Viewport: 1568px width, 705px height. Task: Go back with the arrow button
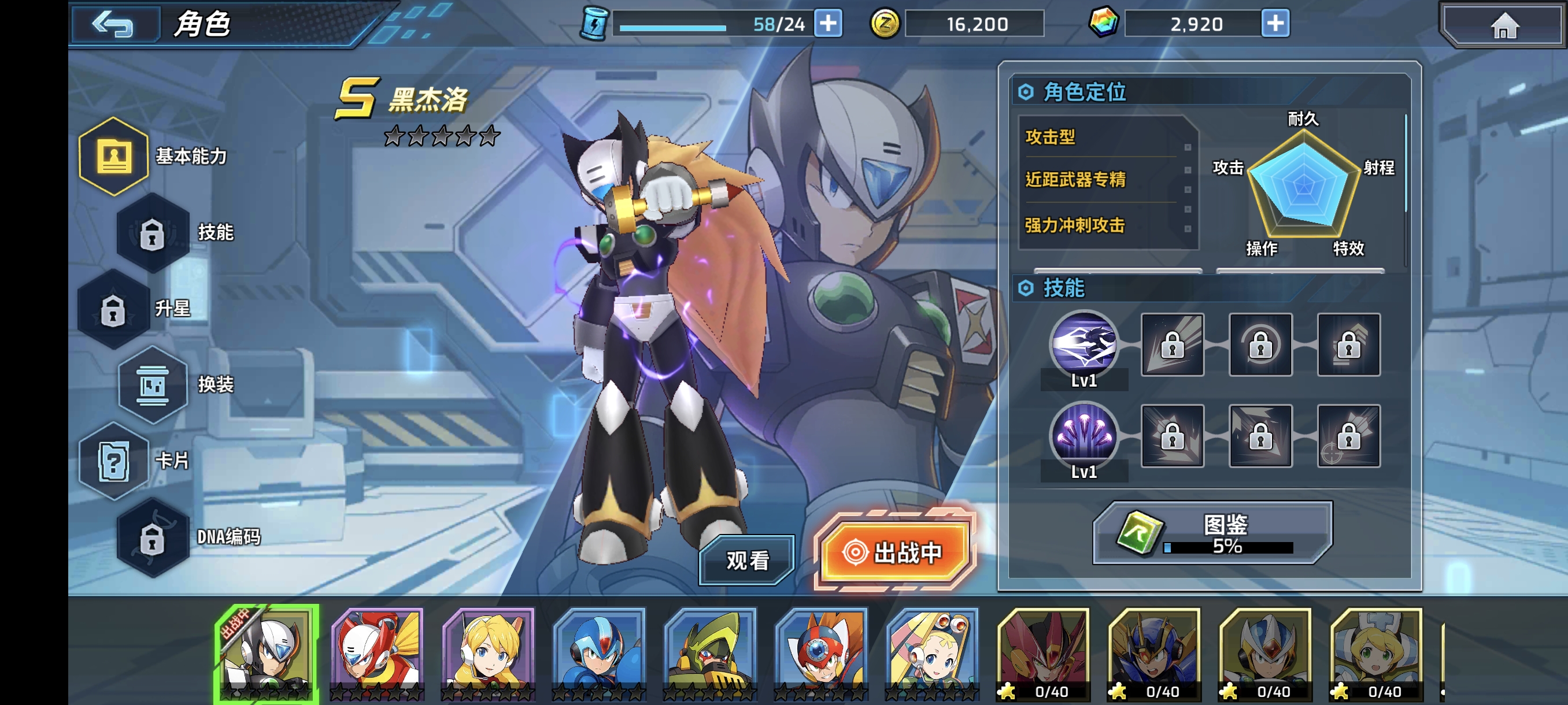pos(113,24)
